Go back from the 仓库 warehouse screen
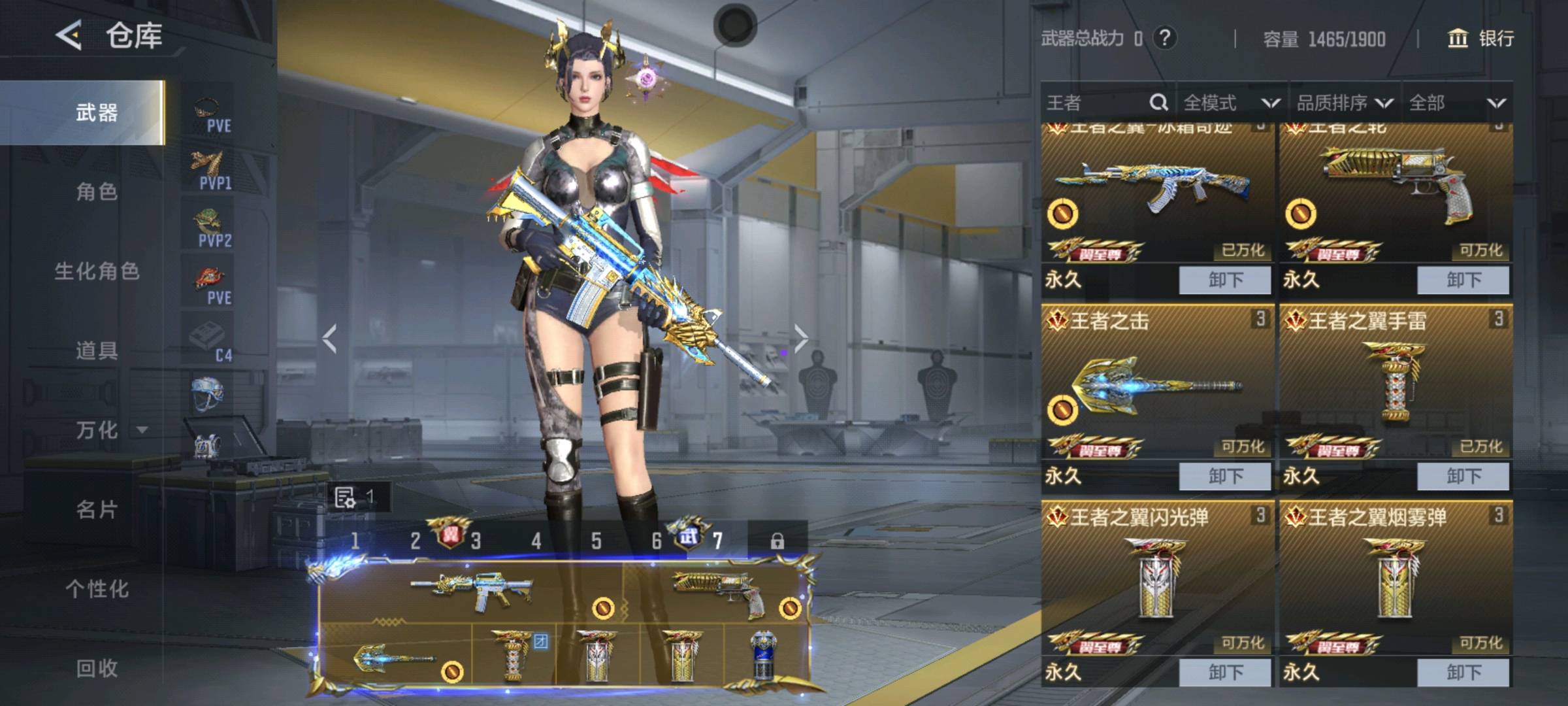The height and width of the screenshot is (706, 1568). coord(69,35)
